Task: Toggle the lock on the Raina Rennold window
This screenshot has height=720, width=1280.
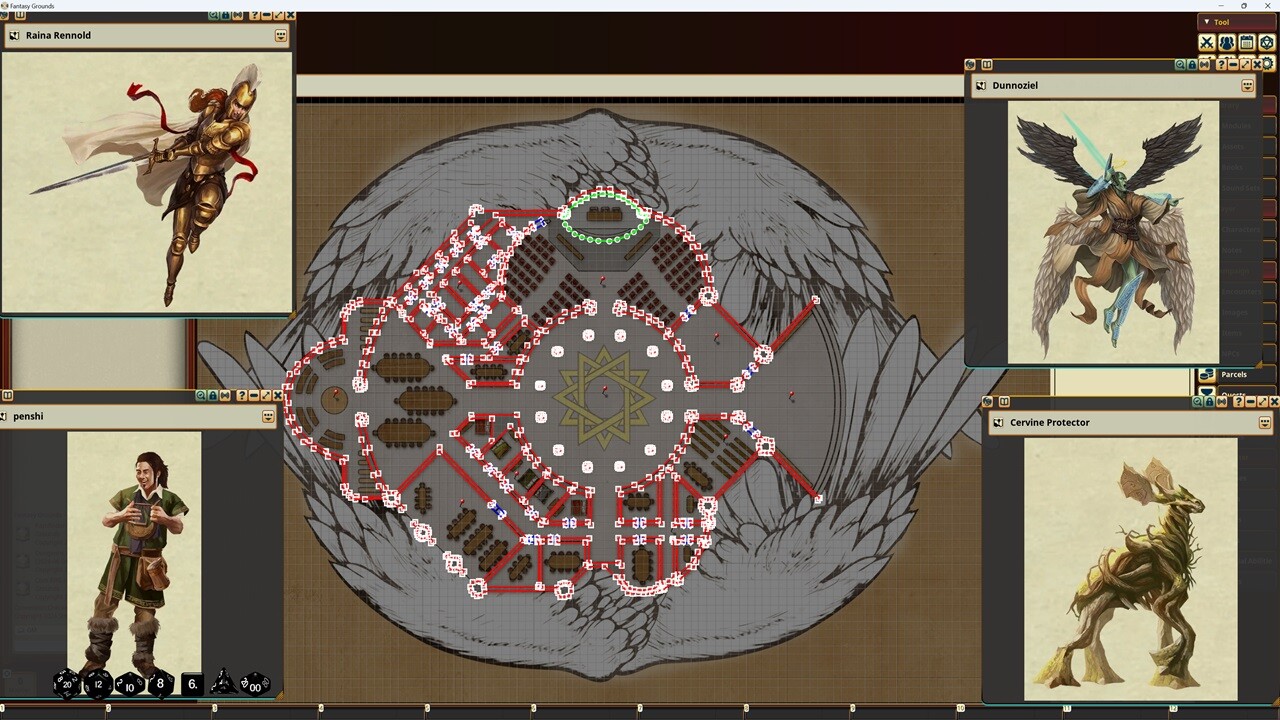Action: pyautogui.click(x=225, y=15)
